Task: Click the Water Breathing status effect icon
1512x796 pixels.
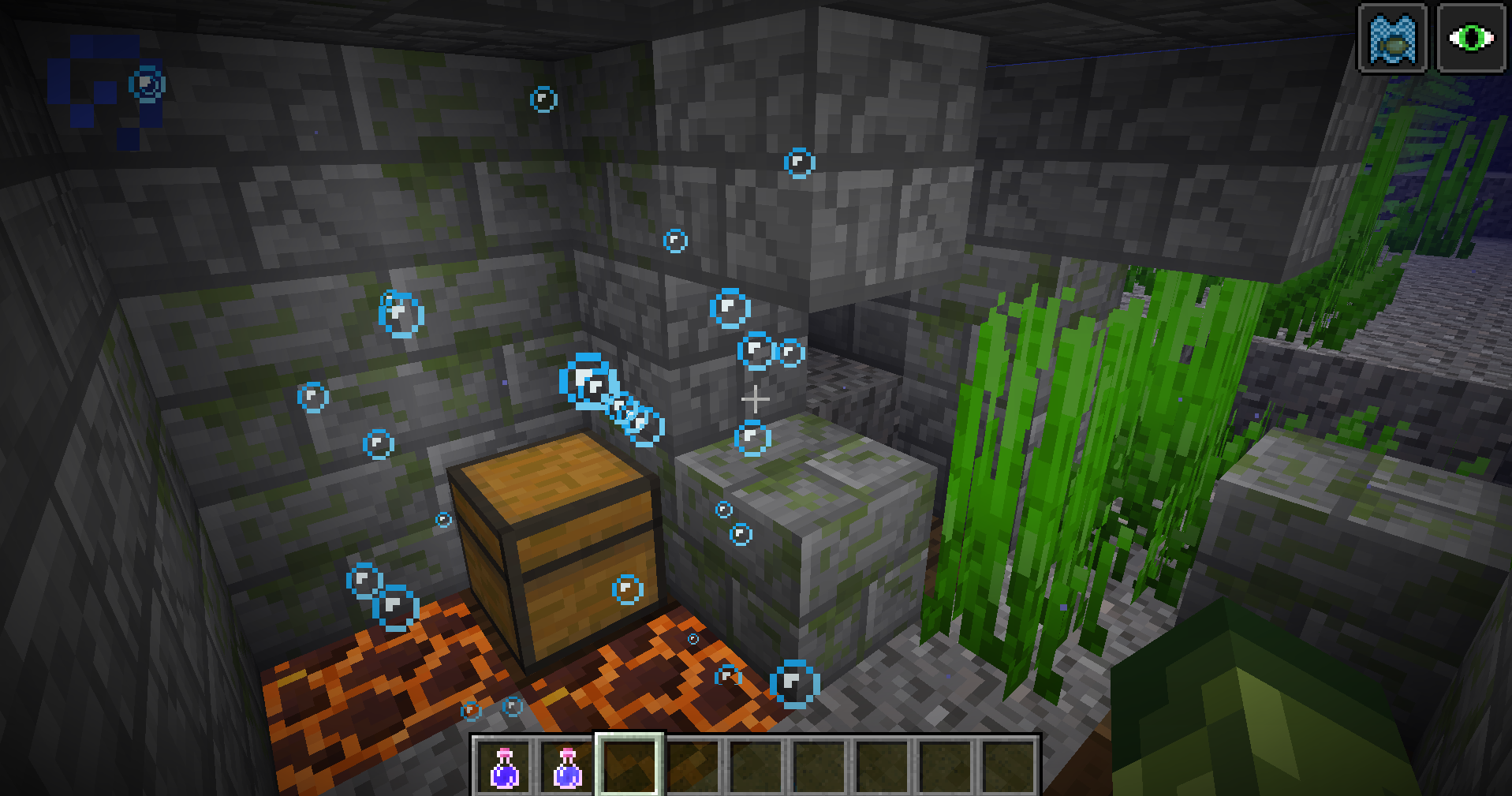Action: click(1392, 38)
